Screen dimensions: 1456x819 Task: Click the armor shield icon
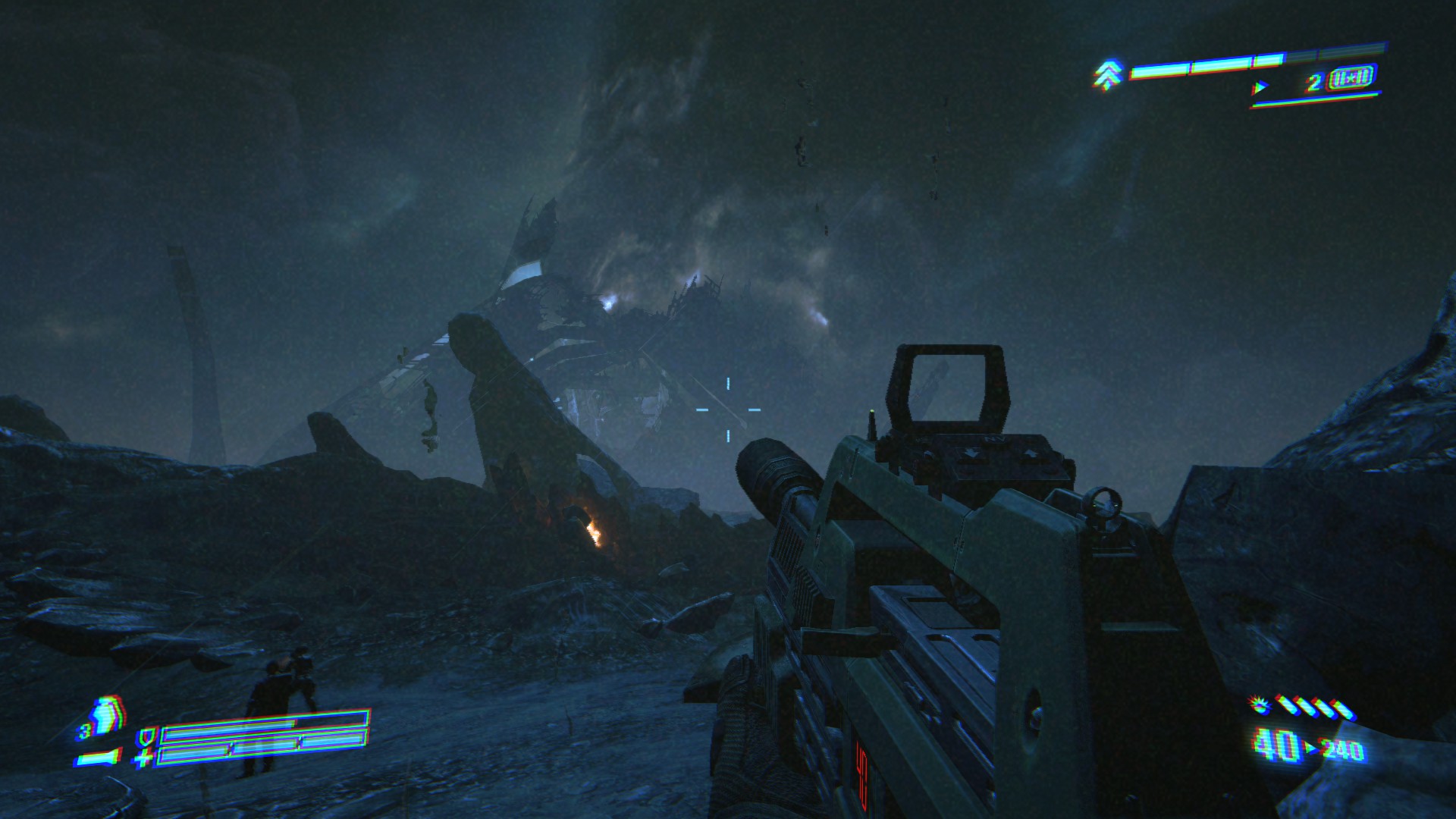[146, 736]
